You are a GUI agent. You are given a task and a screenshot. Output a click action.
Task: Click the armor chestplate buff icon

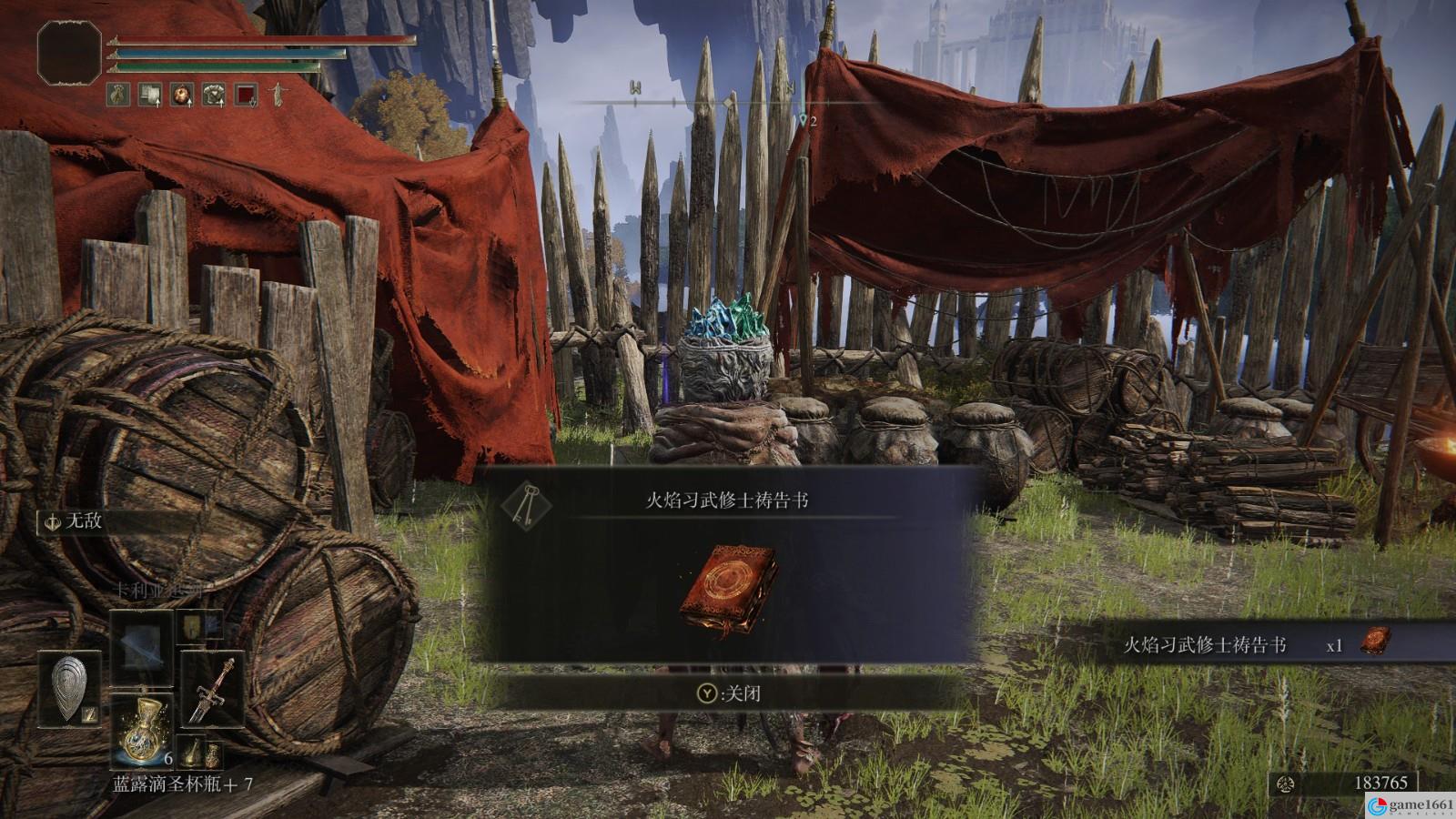click(214, 93)
